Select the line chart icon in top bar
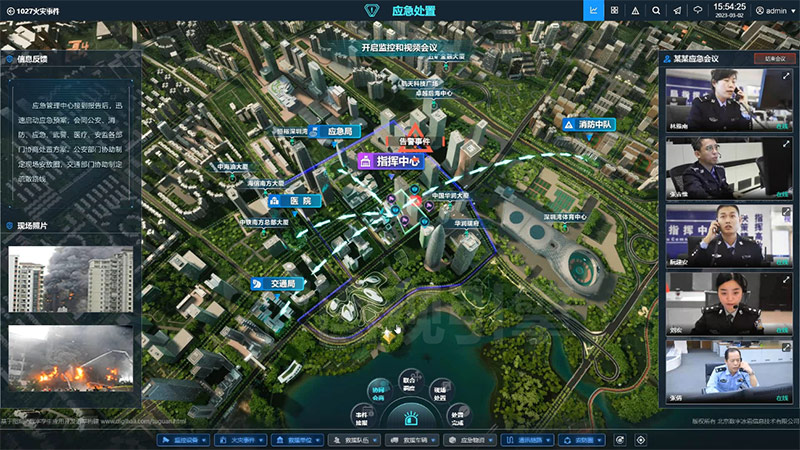Screen dimensions: 800x450 coord(593,11)
